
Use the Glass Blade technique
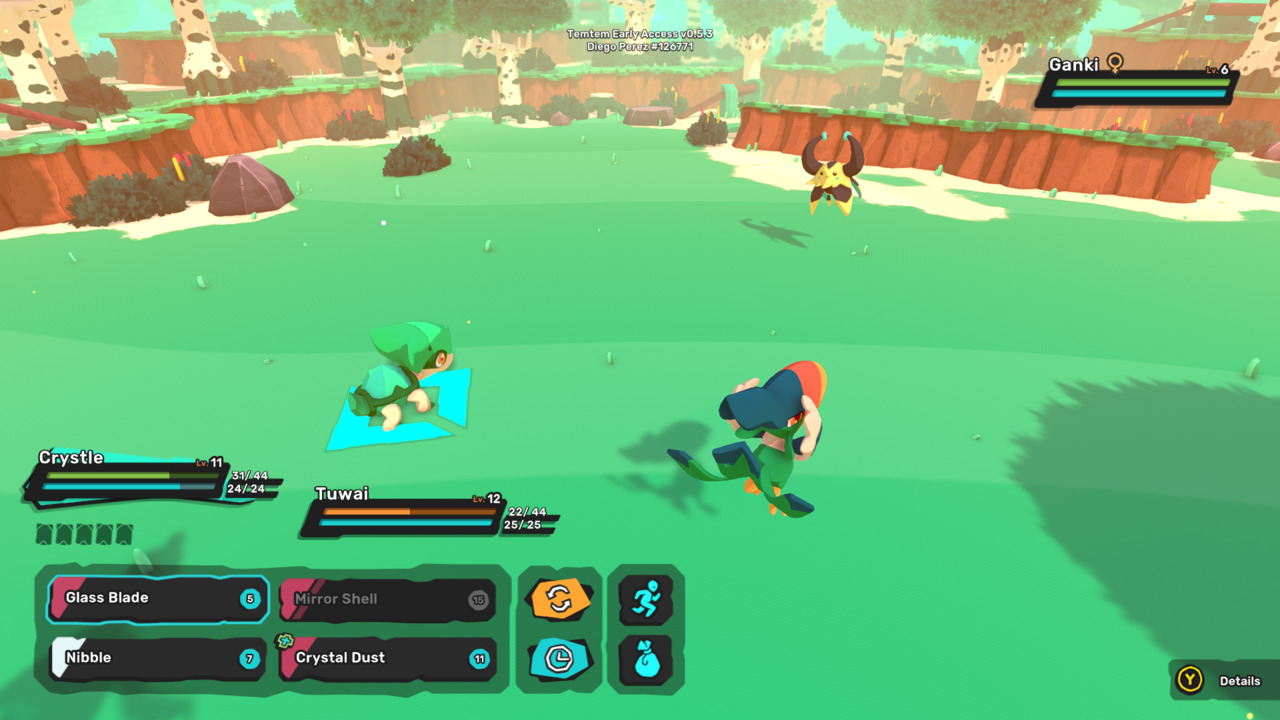click(x=158, y=599)
